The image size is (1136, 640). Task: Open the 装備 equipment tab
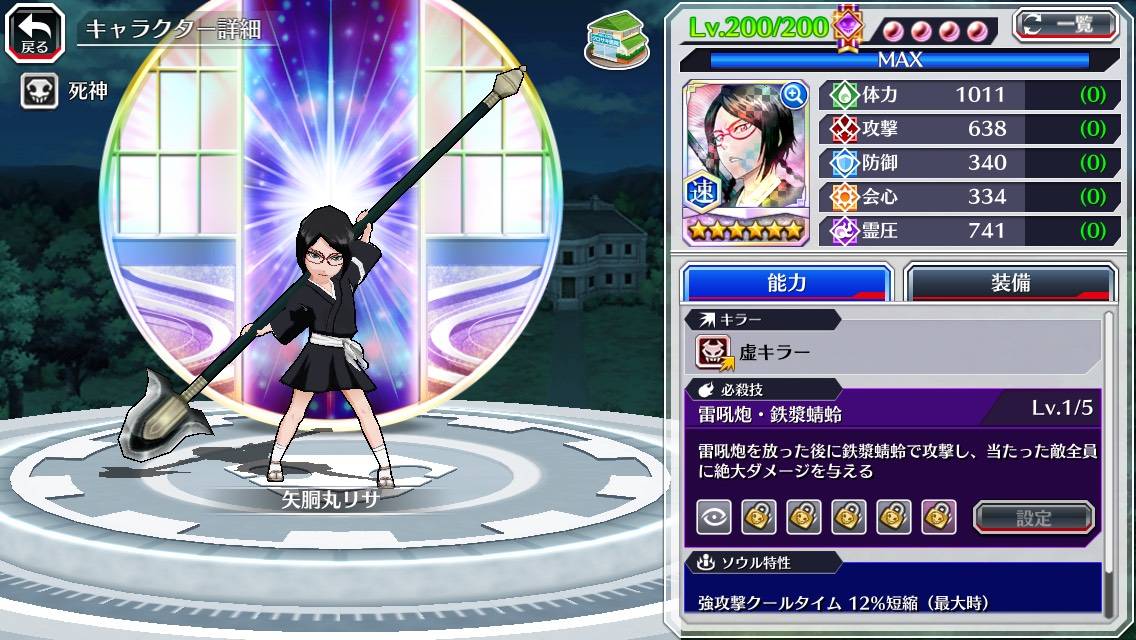pyautogui.click(x=1010, y=283)
